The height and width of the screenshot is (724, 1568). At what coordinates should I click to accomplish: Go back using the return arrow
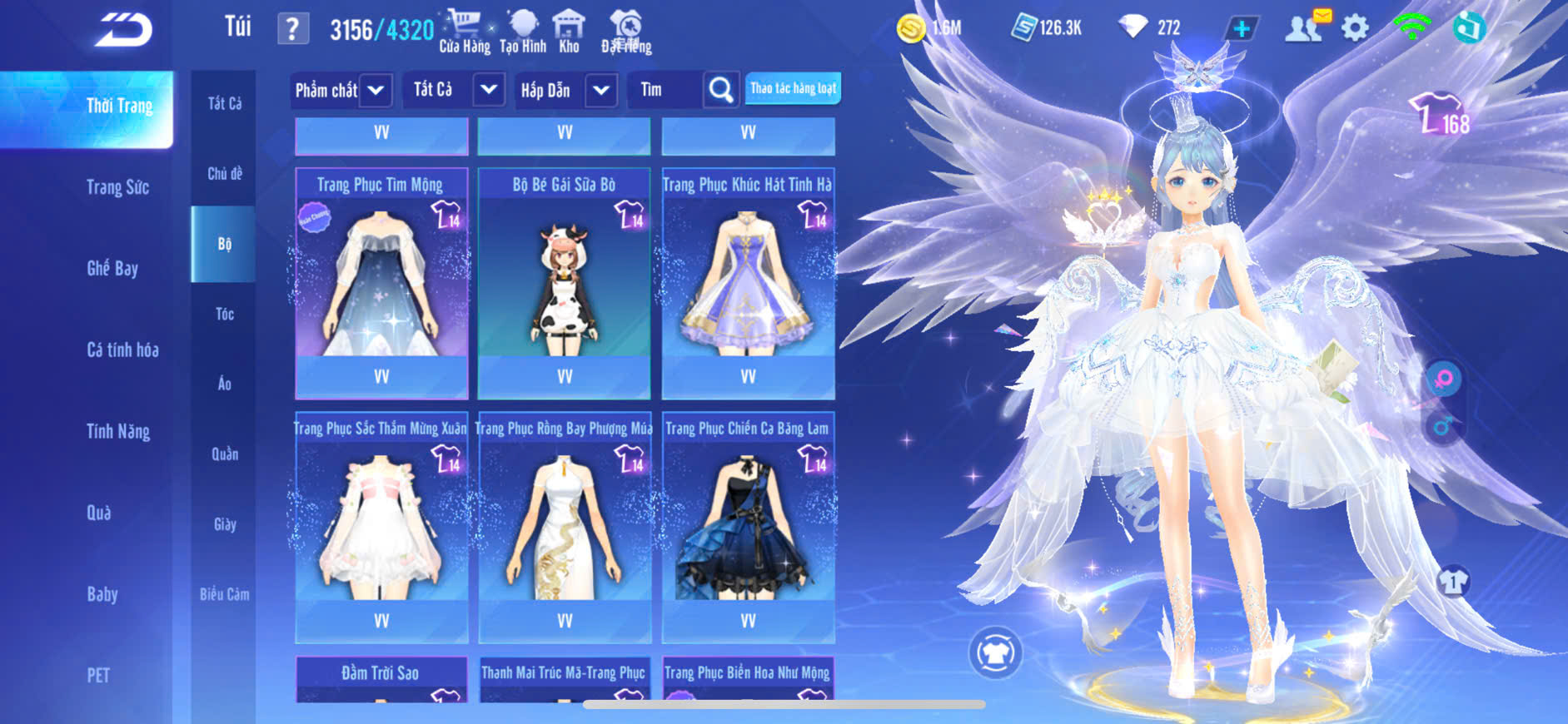click(123, 30)
